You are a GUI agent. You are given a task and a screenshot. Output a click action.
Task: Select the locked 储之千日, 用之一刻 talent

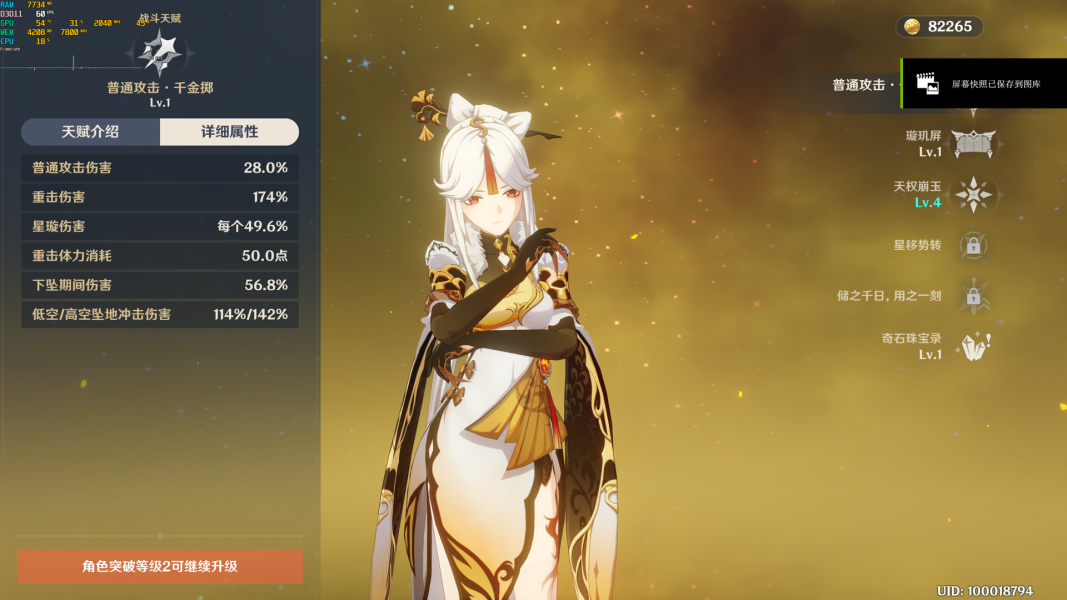(x=972, y=296)
